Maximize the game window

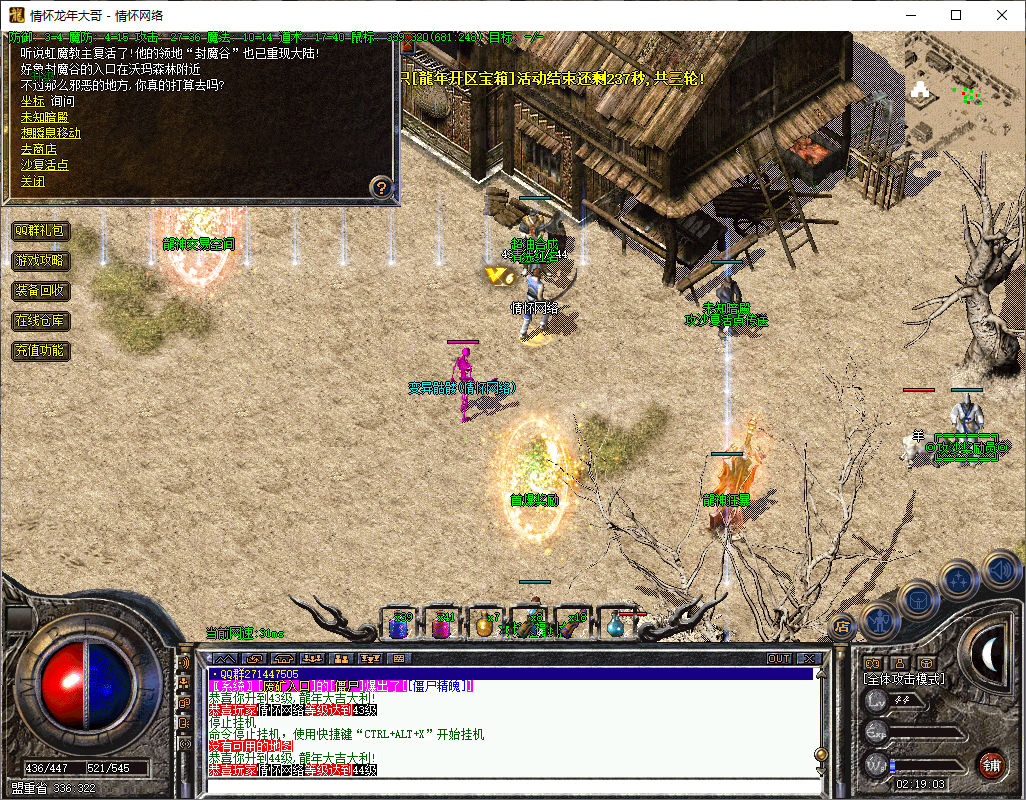(956, 15)
